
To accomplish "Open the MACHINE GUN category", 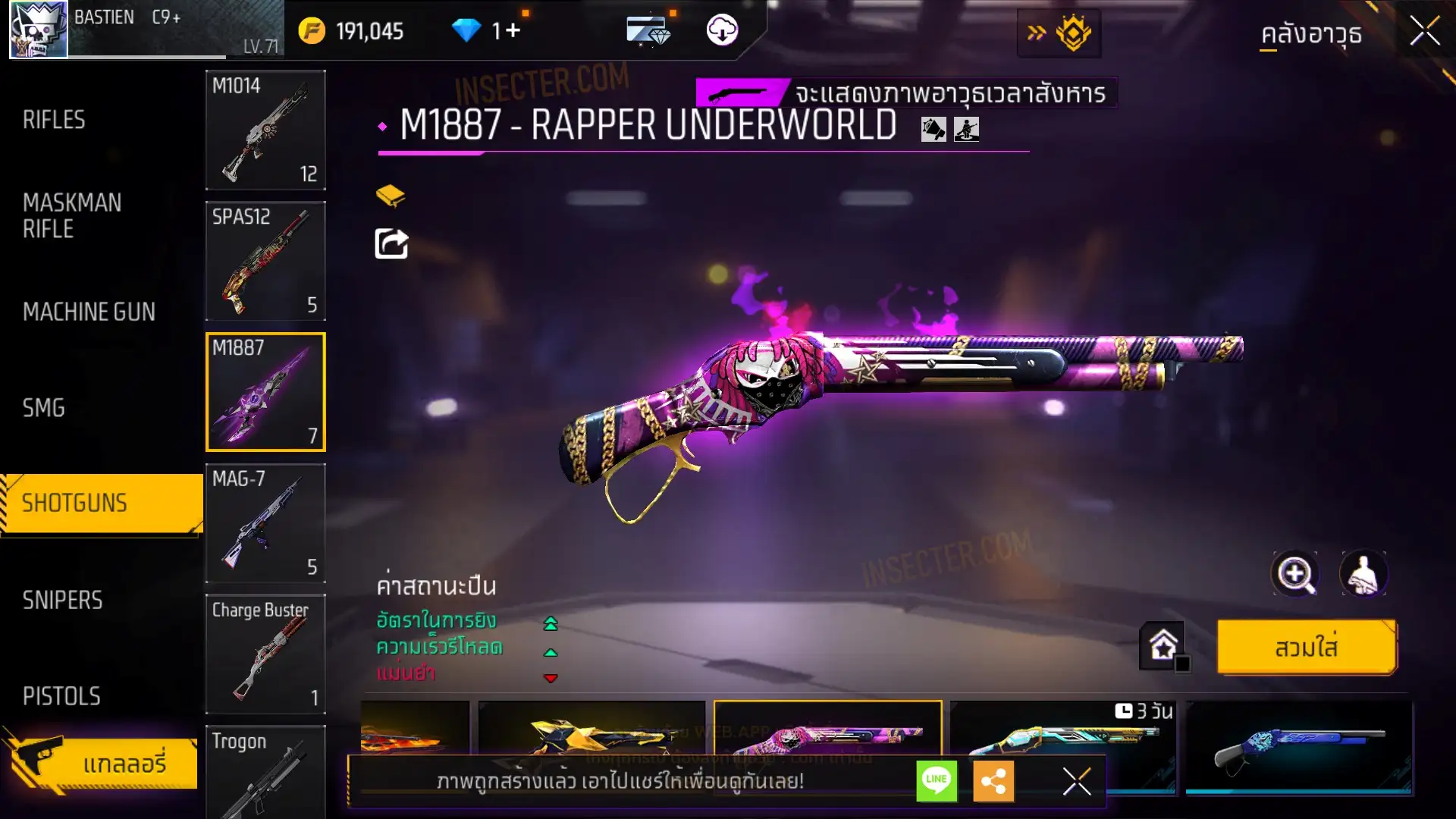I will 89,312.
